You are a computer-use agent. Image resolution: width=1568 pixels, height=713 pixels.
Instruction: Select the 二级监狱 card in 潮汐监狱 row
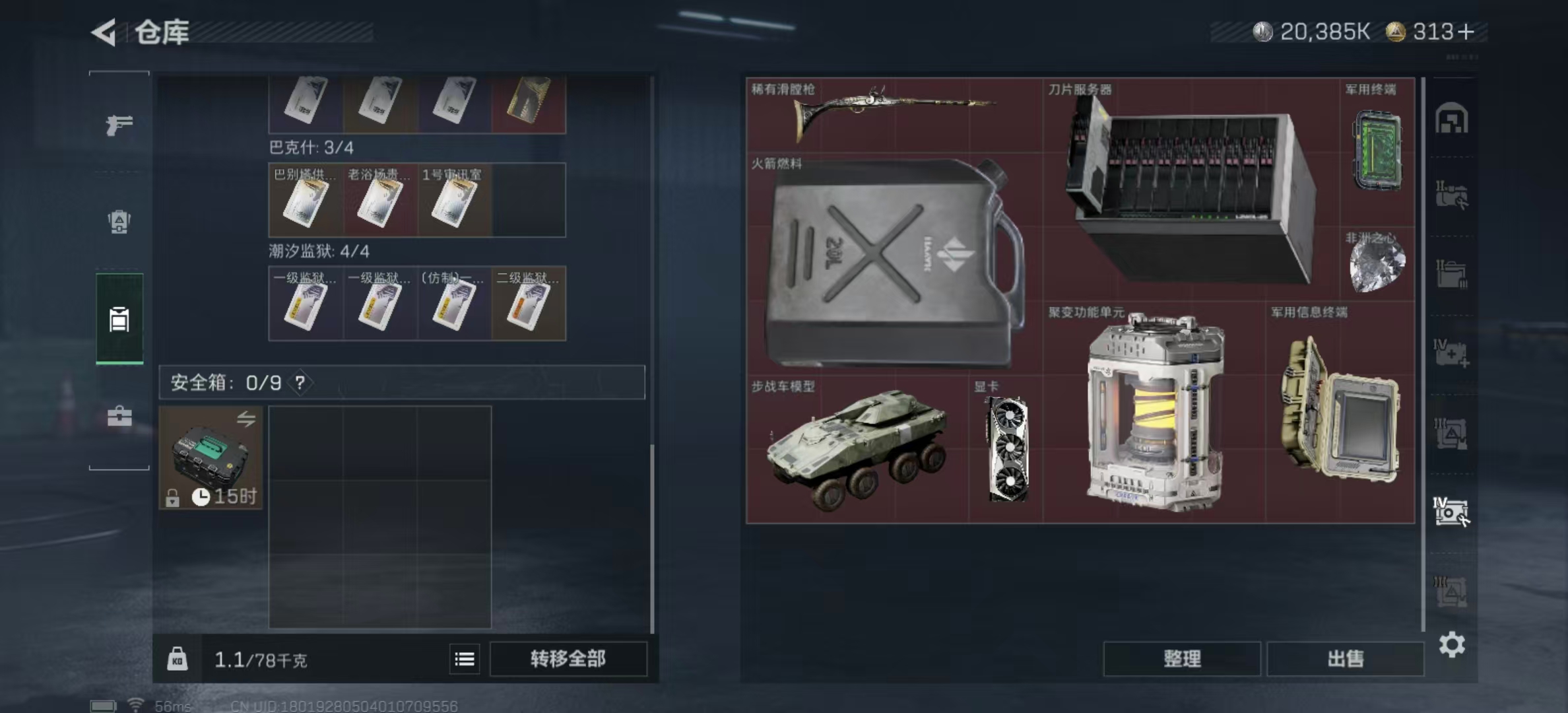click(x=528, y=304)
